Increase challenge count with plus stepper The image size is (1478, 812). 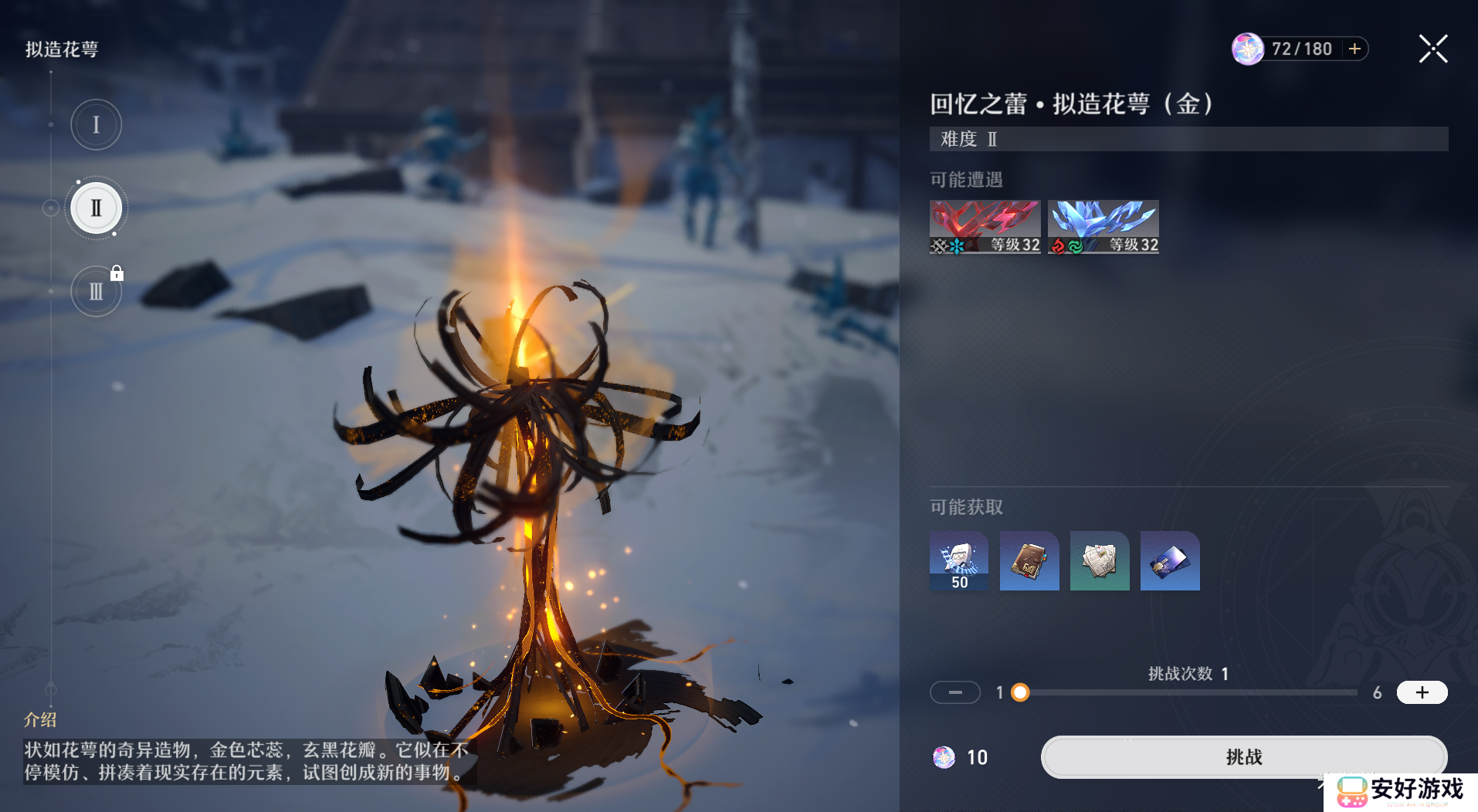click(1422, 692)
